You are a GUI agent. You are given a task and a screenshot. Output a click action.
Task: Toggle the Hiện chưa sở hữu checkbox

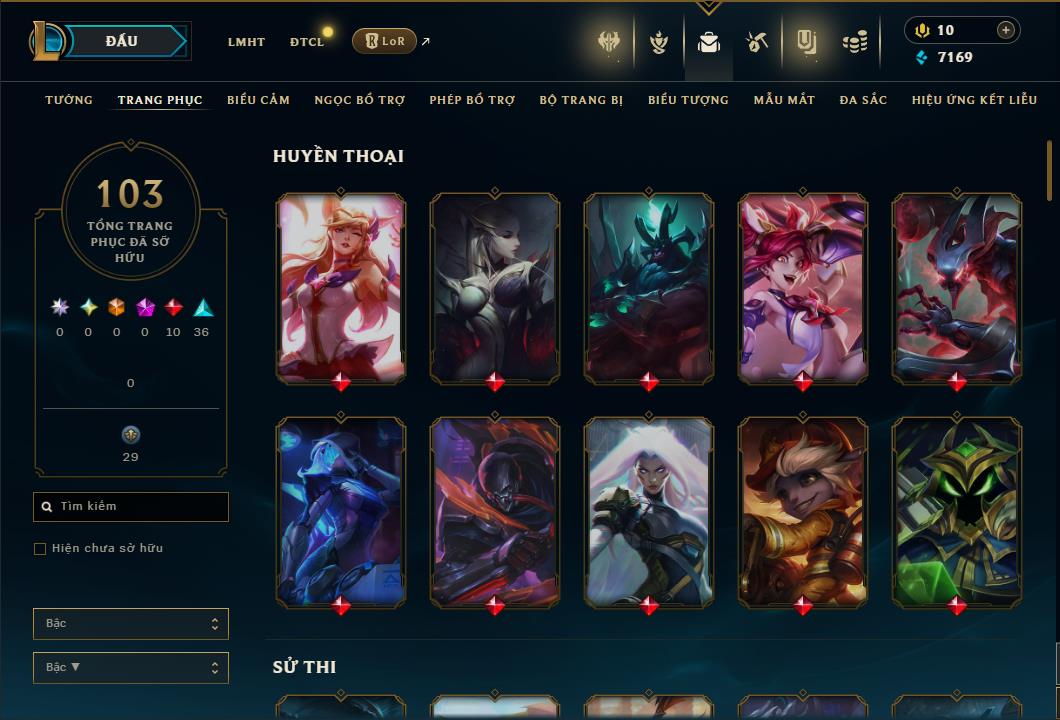pyautogui.click(x=40, y=549)
